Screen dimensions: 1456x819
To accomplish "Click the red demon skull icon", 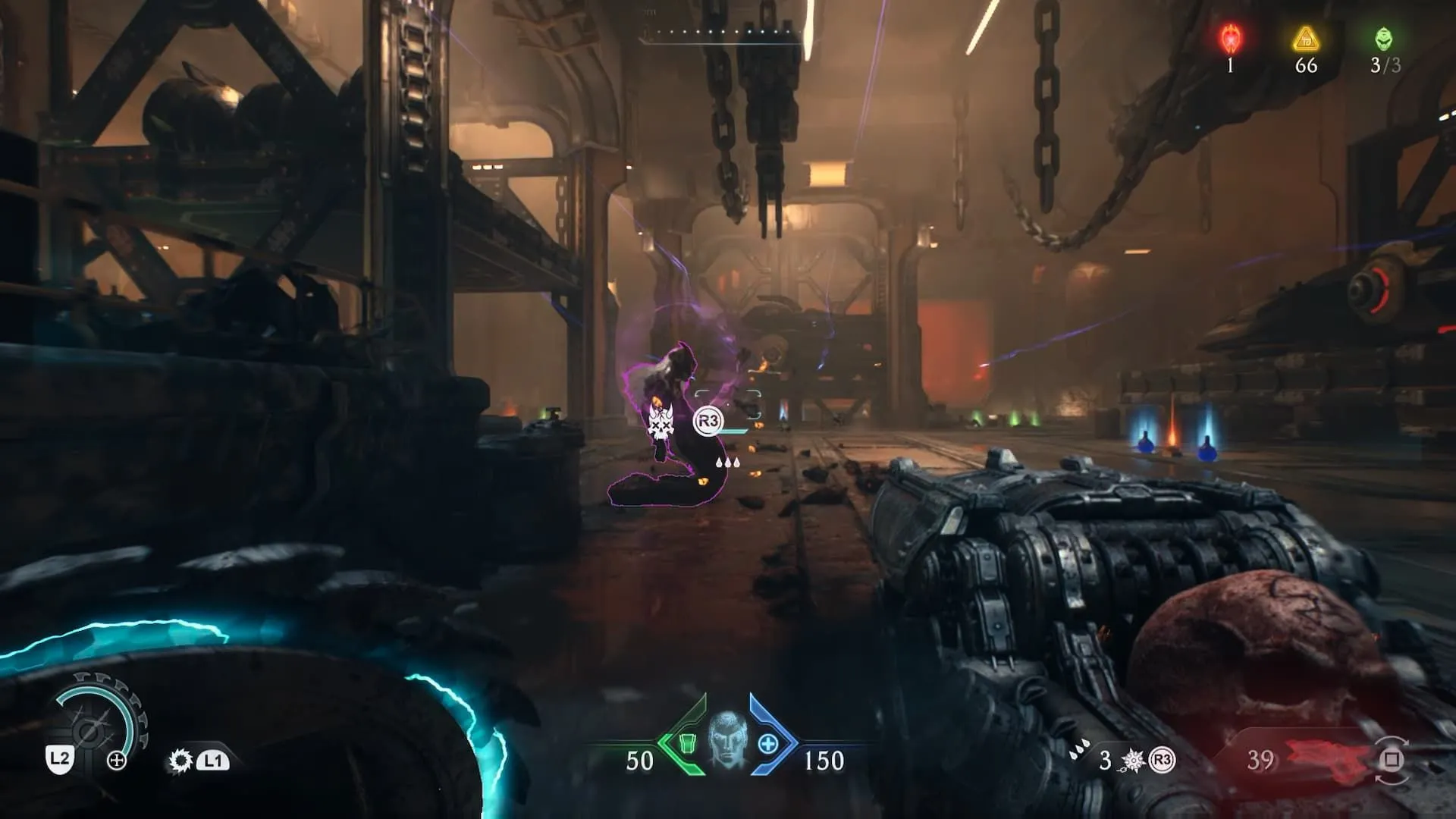I will [x=1230, y=38].
